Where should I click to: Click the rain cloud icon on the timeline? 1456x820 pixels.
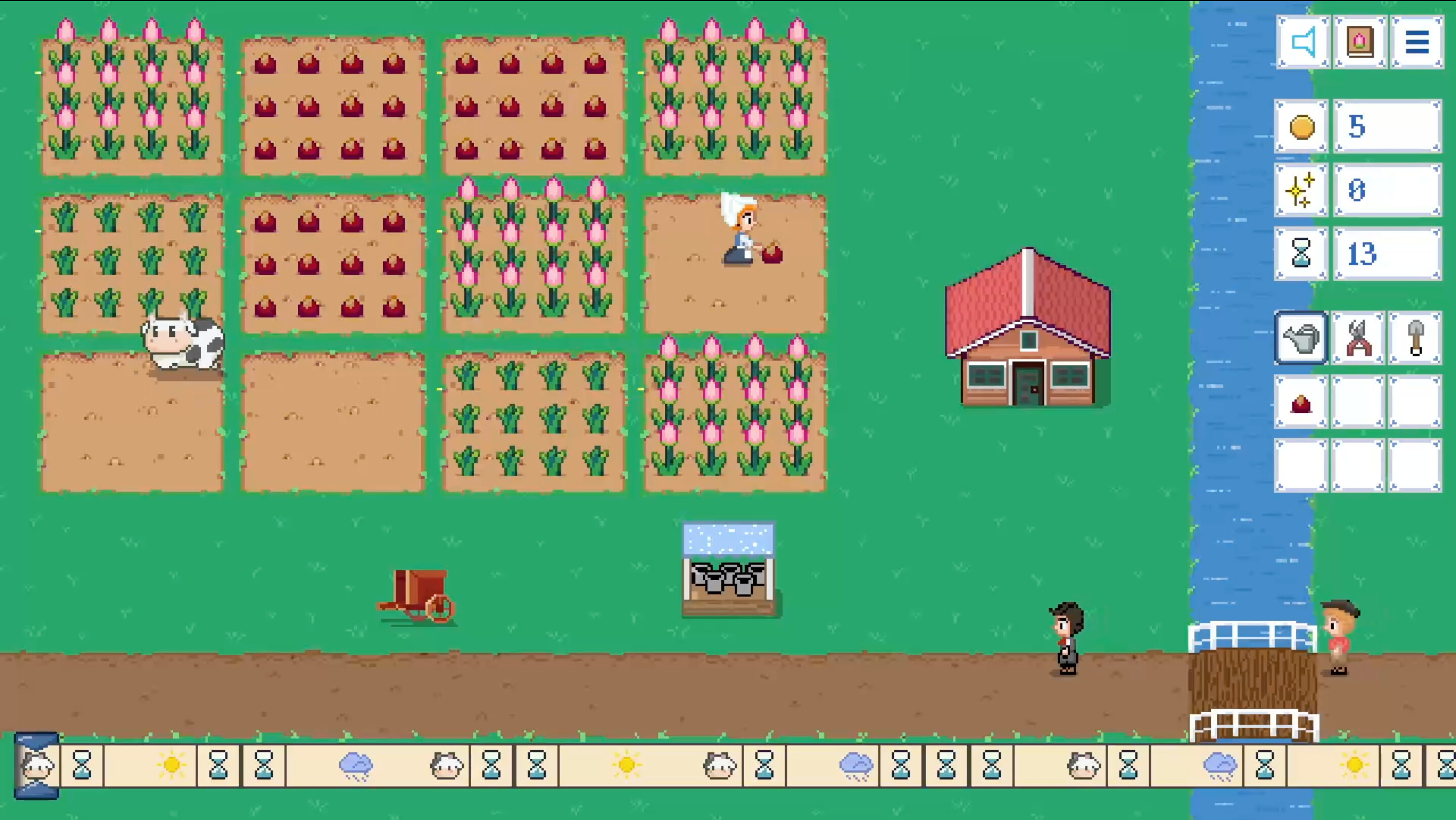click(x=356, y=764)
